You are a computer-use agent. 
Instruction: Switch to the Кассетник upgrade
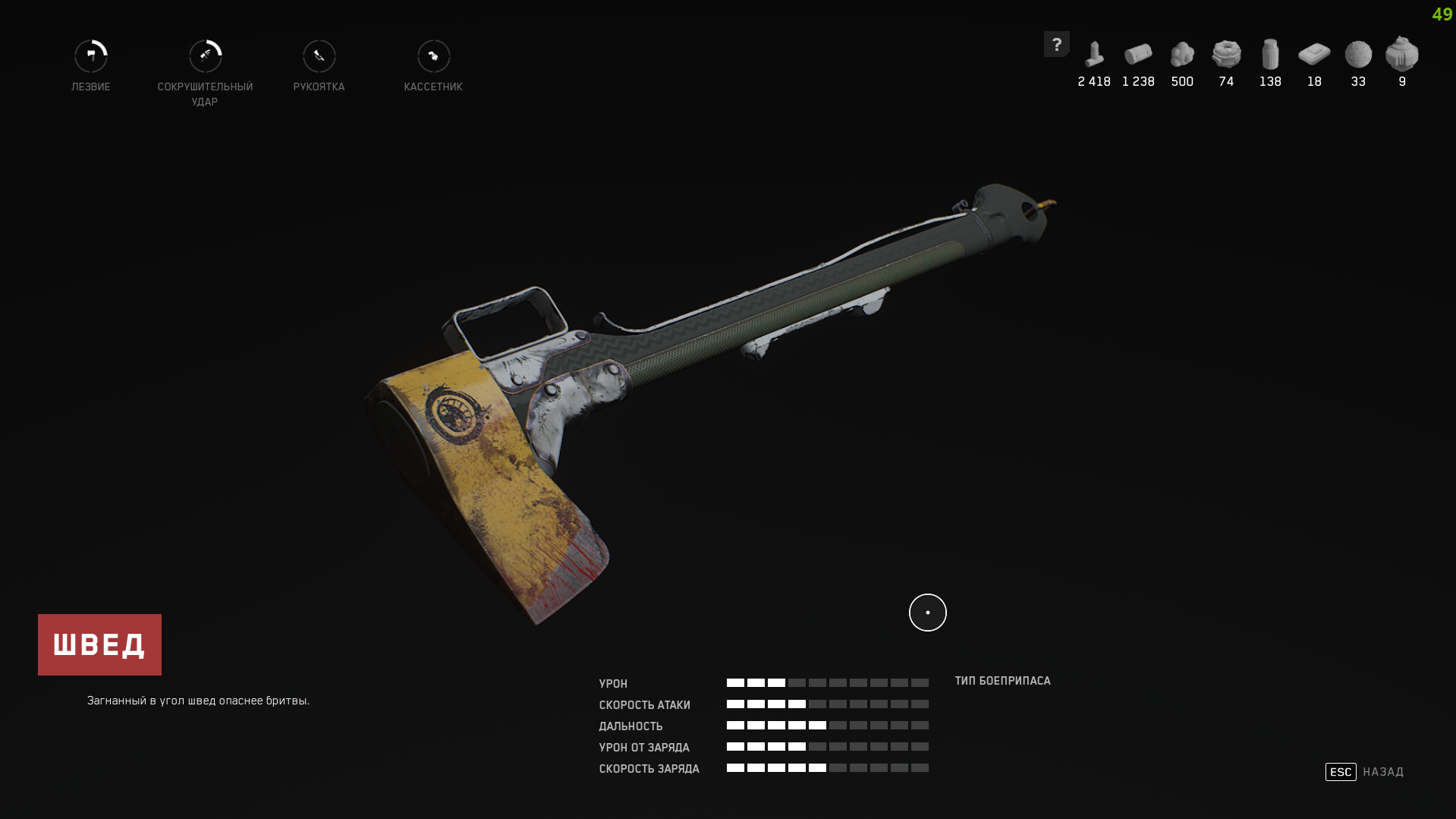tap(433, 57)
